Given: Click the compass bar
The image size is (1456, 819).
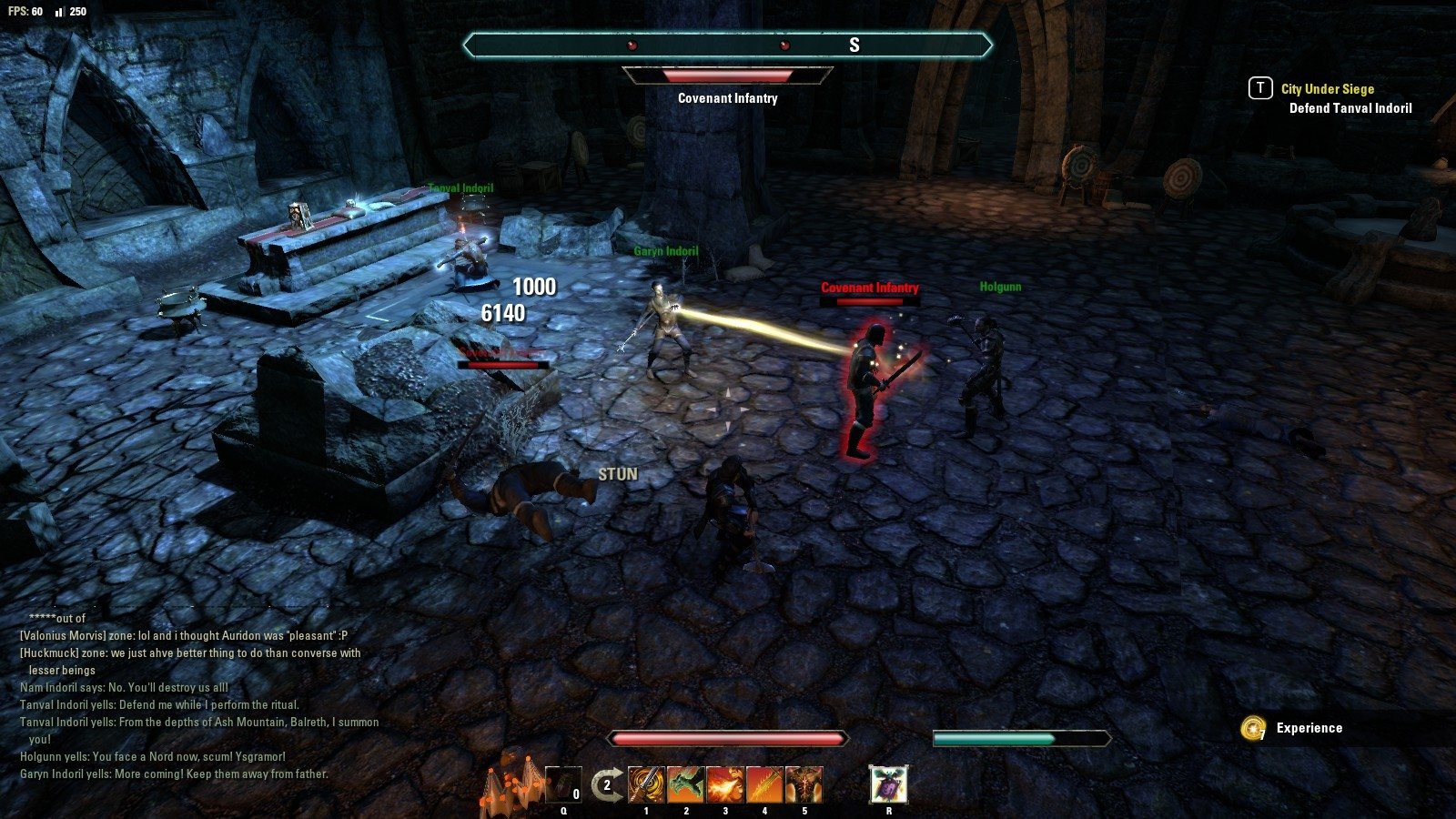Looking at the screenshot, I should point(727,45).
